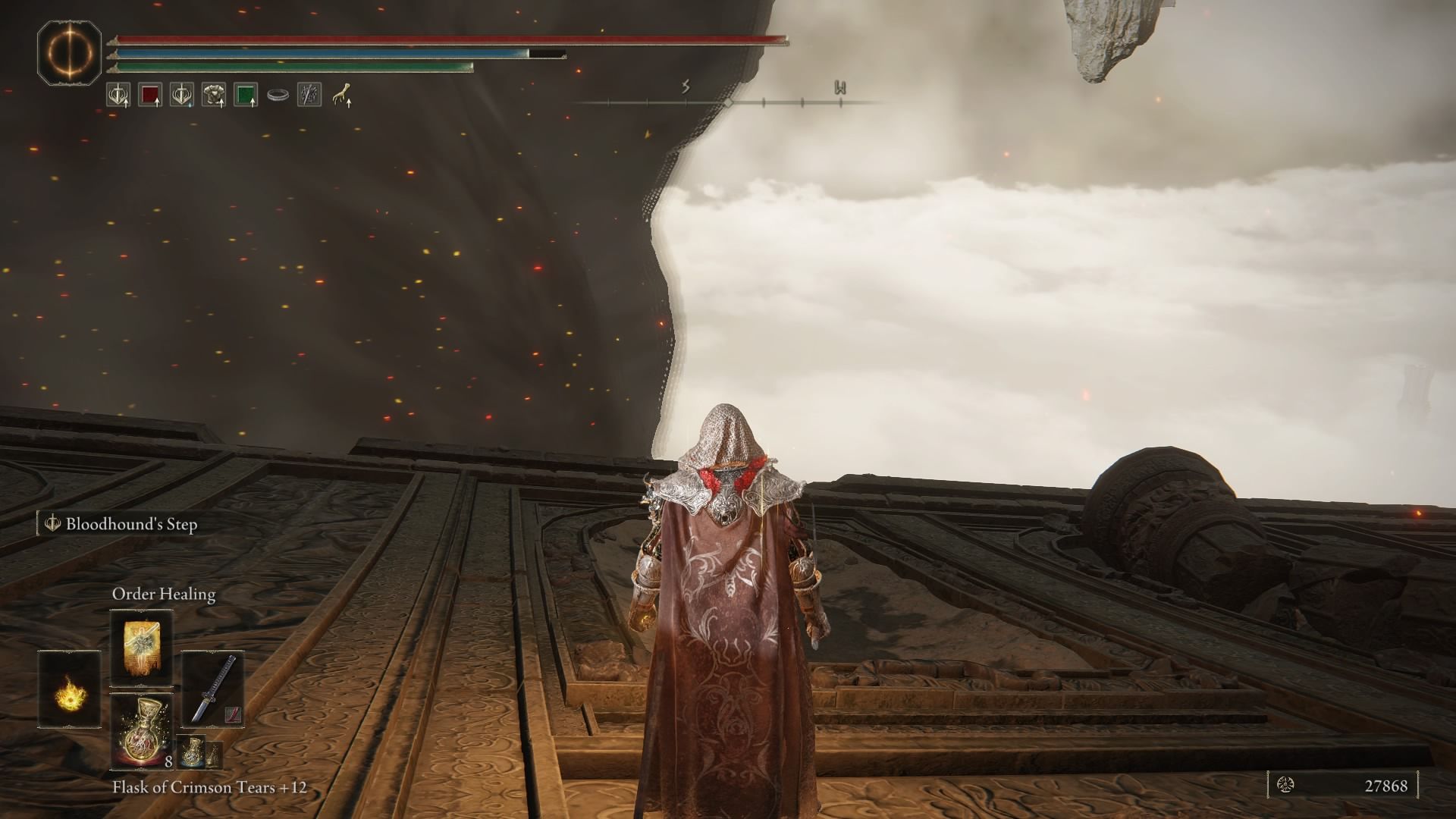Click the sword buff icon with blue droplet
The height and width of the screenshot is (819, 1456).
coord(180,95)
